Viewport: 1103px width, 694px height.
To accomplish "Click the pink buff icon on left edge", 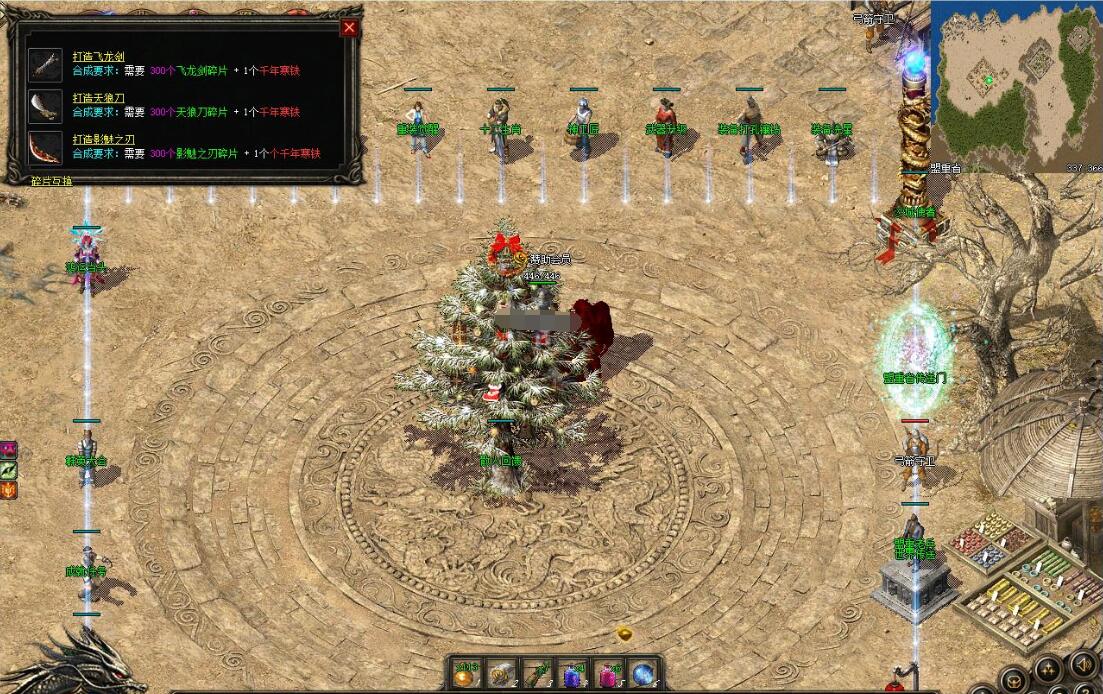I will pos(8,450).
